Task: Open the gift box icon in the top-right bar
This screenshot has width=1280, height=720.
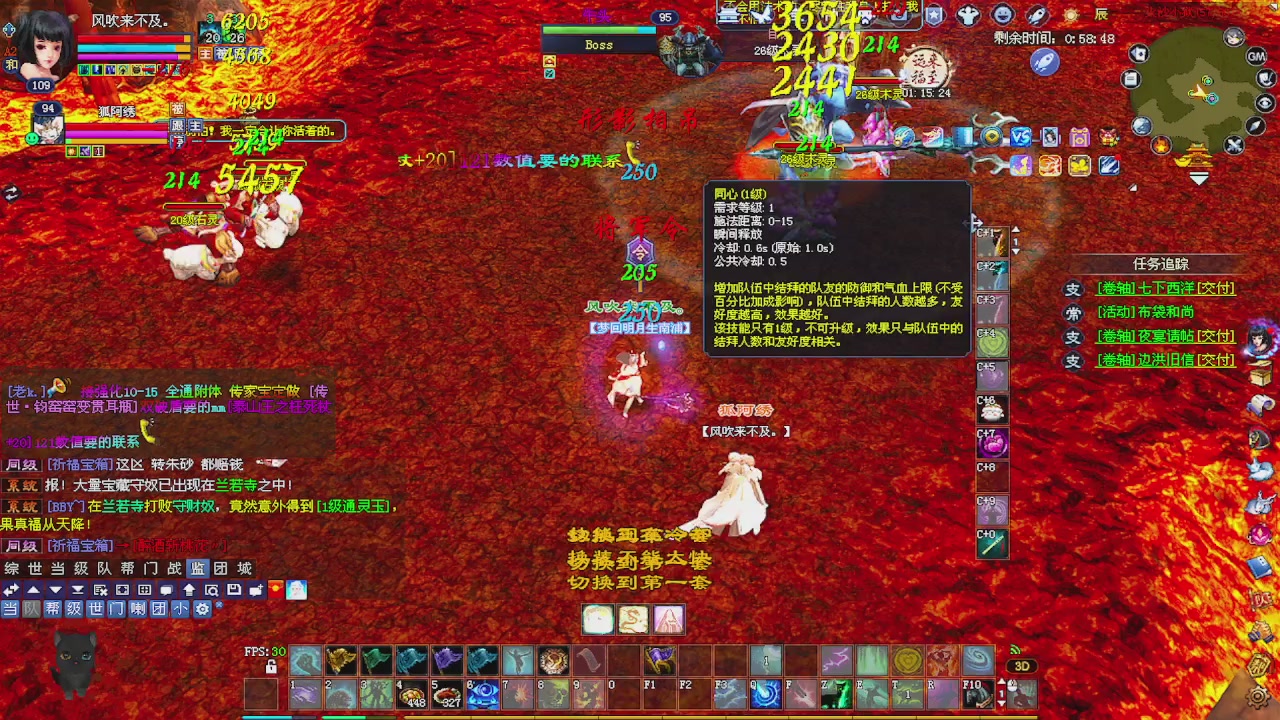Action: (x=1080, y=137)
